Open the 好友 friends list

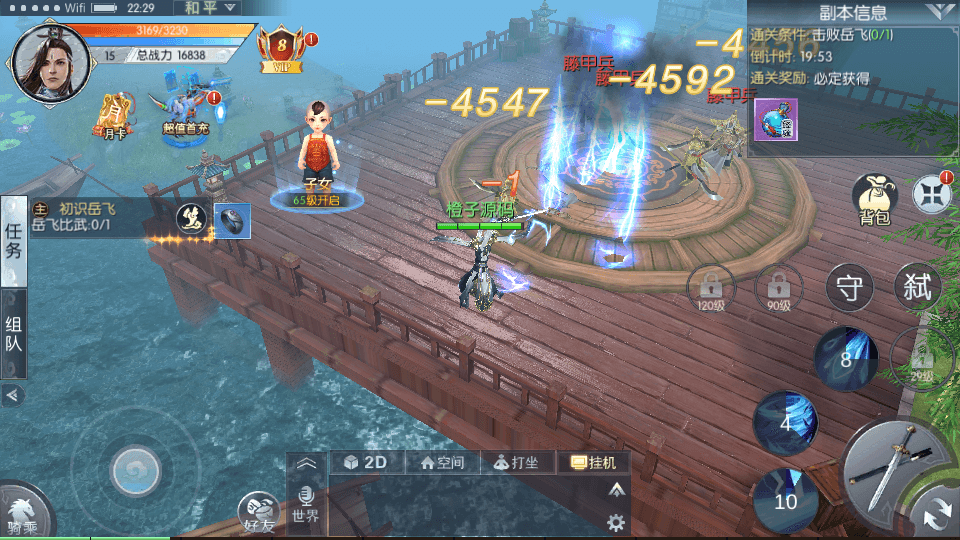tap(259, 514)
